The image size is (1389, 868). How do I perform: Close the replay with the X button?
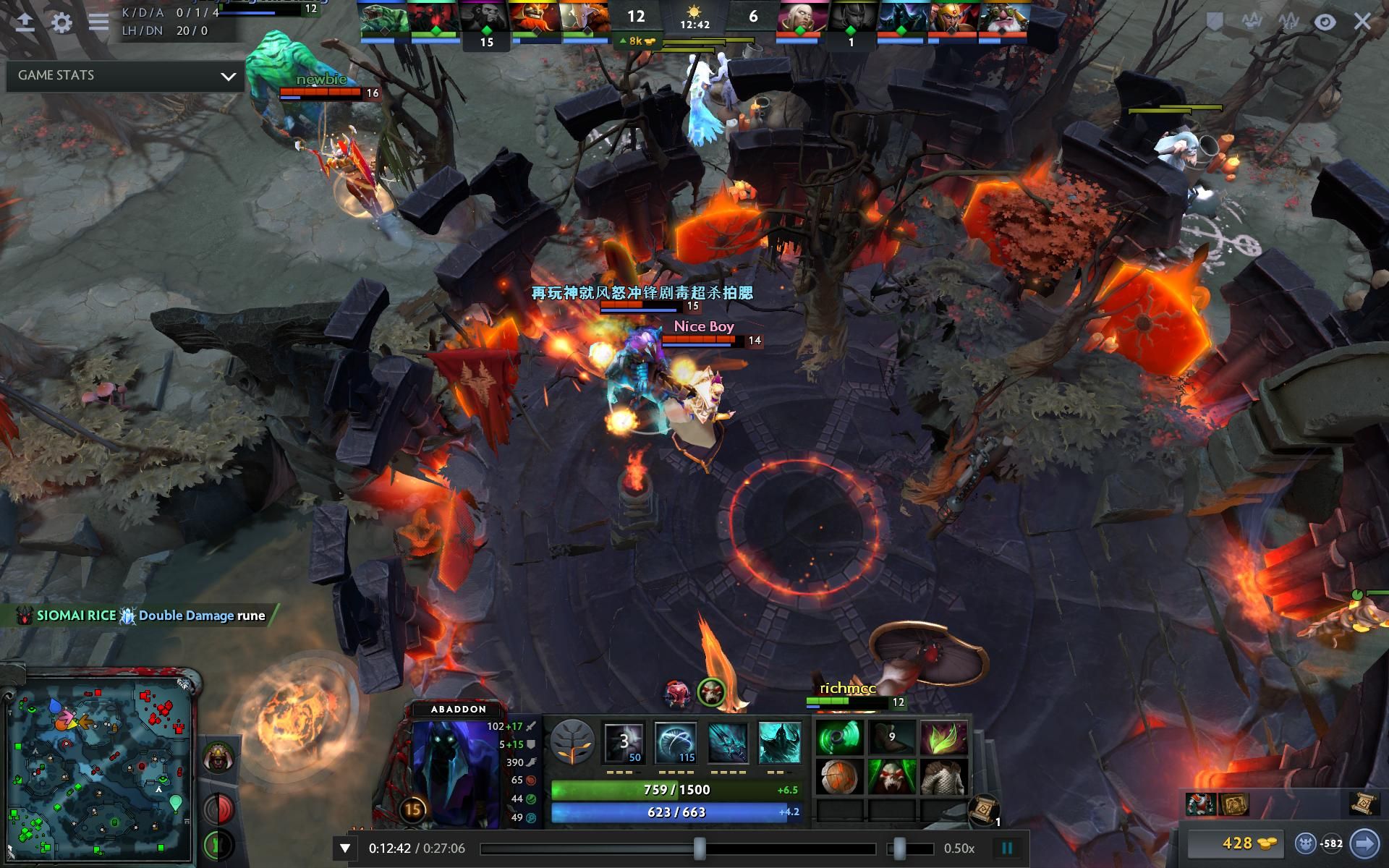click(1362, 22)
